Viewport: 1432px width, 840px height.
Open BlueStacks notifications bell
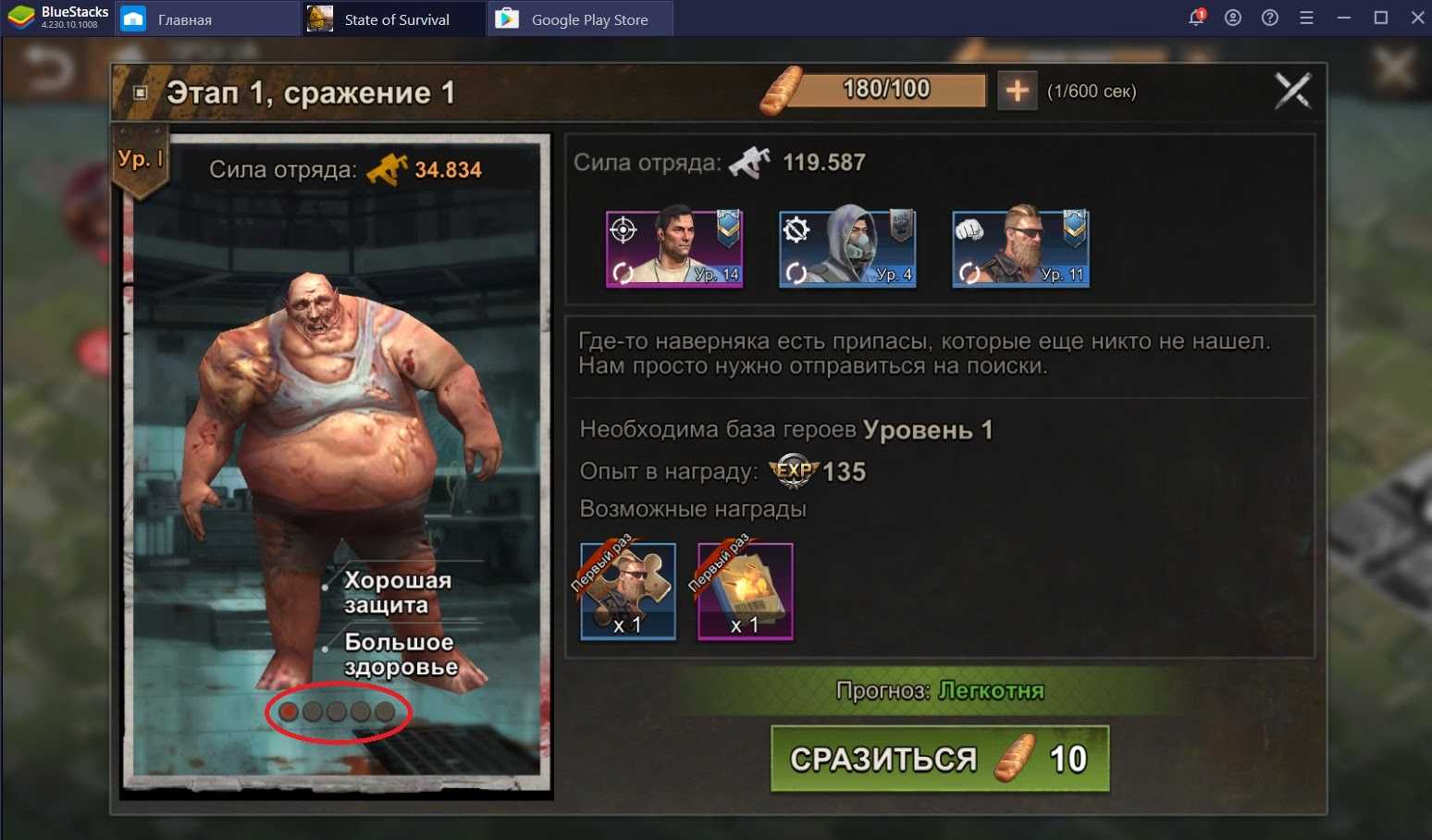point(1196,18)
